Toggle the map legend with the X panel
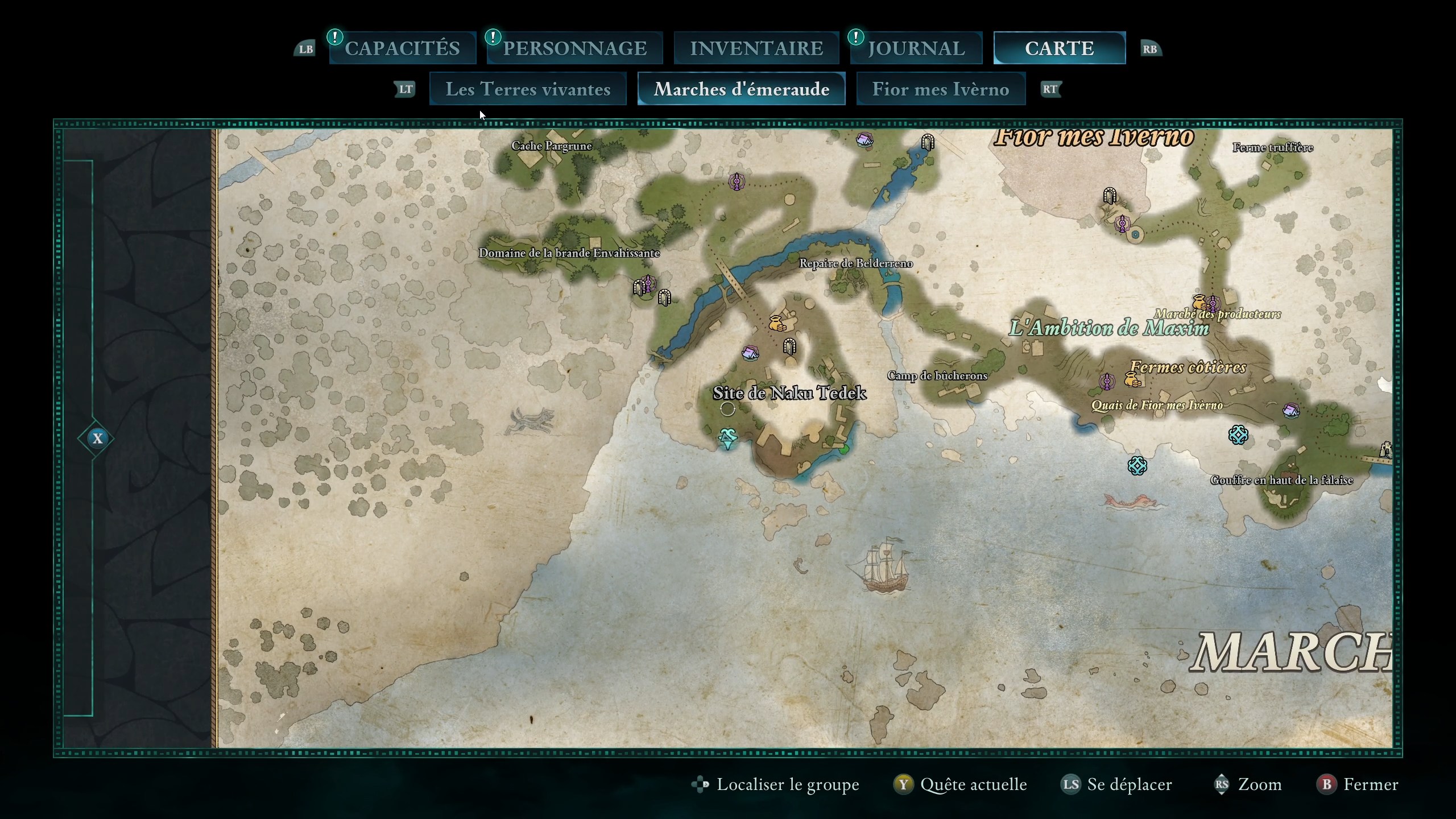Image resolution: width=1456 pixels, height=819 pixels. 98,439
